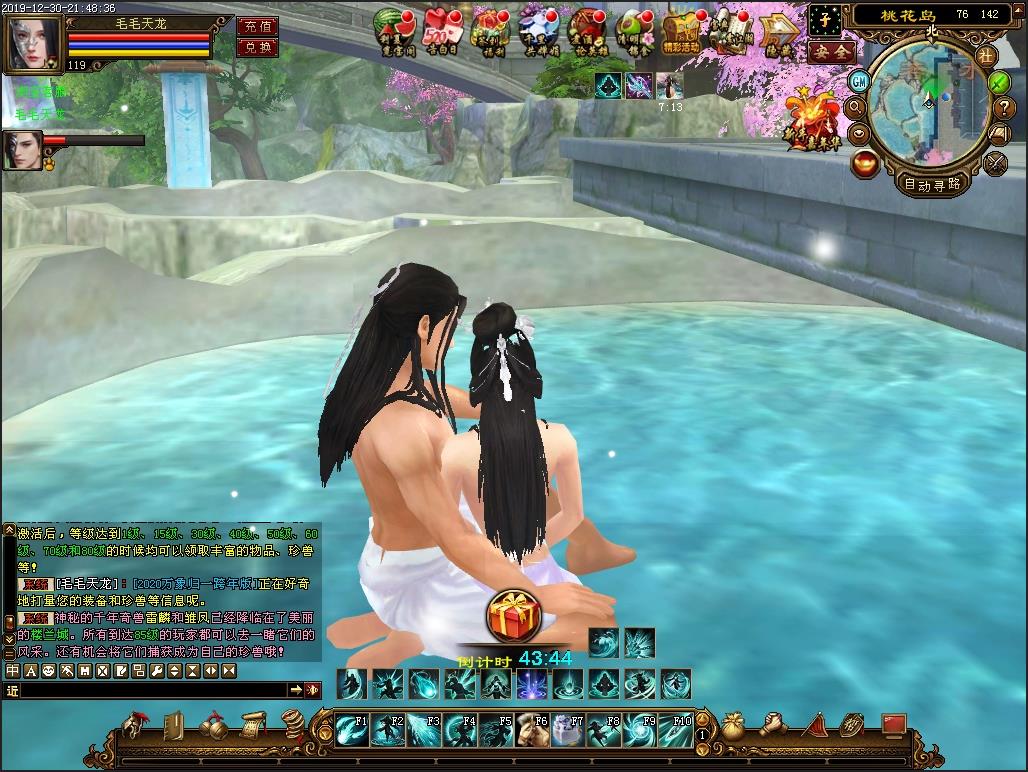This screenshot has width=1028, height=772.
Task: Click the 兑换 exchange button
Action: click(257, 47)
